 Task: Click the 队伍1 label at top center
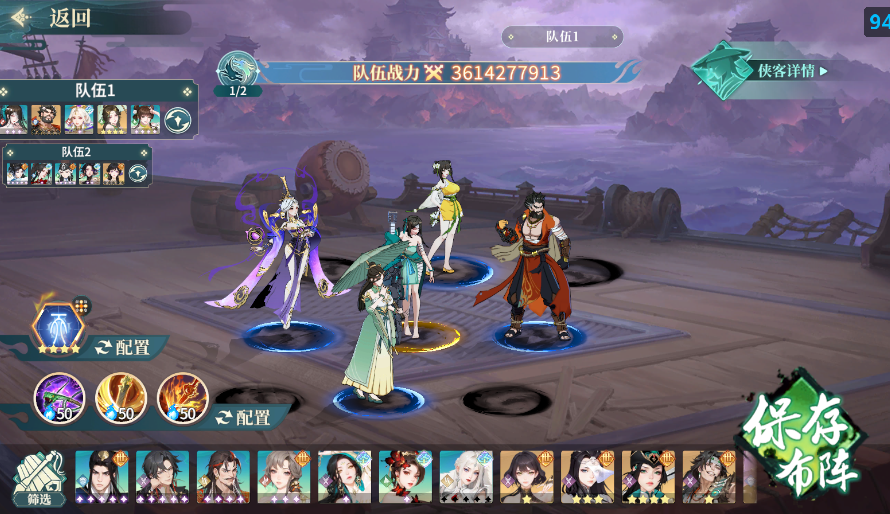tap(563, 37)
